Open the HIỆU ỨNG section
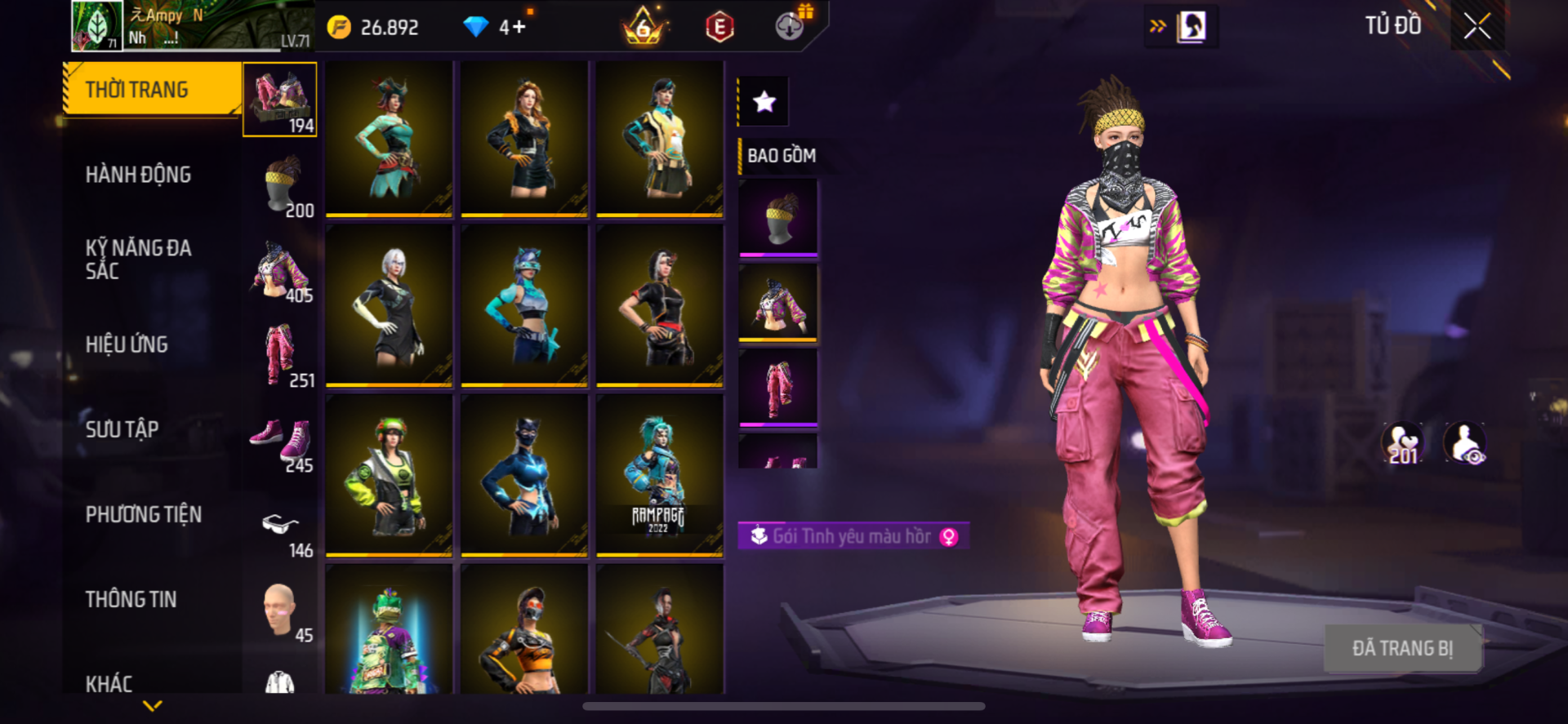Viewport: 1568px width, 724px height. tap(127, 344)
